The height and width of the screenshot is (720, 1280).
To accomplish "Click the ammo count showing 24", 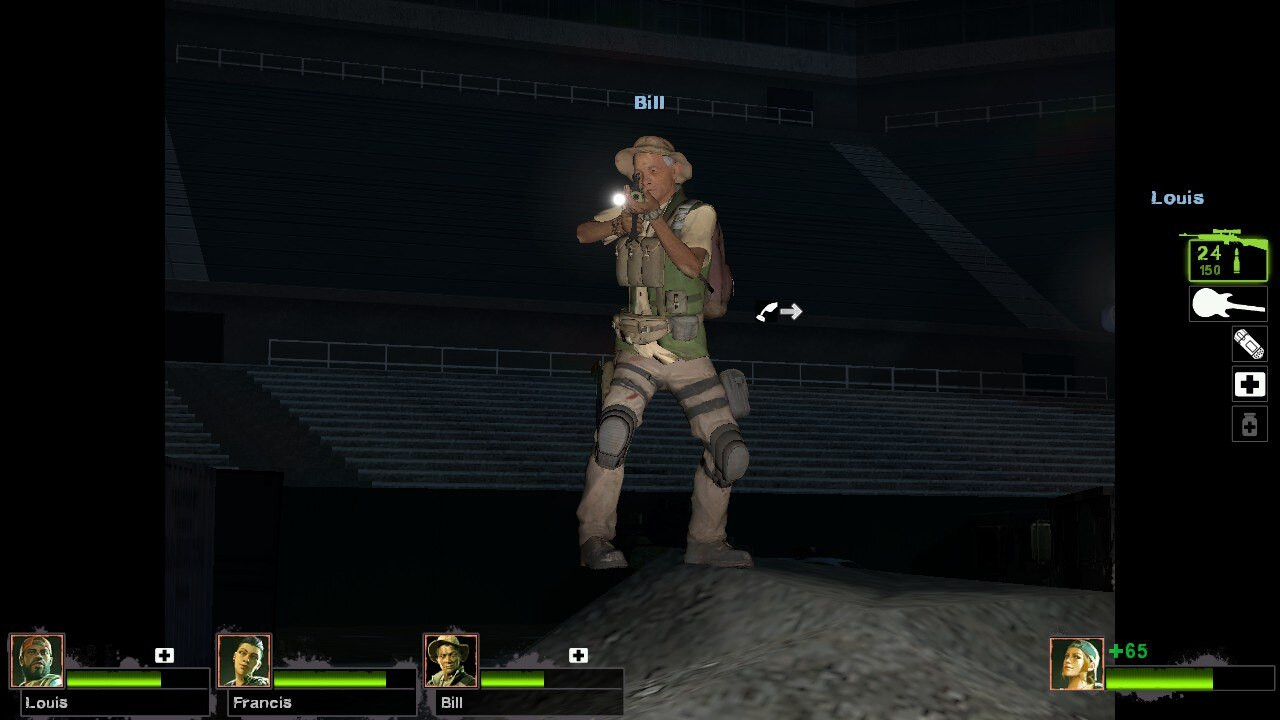I will pyautogui.click(x=1211, y=251).
